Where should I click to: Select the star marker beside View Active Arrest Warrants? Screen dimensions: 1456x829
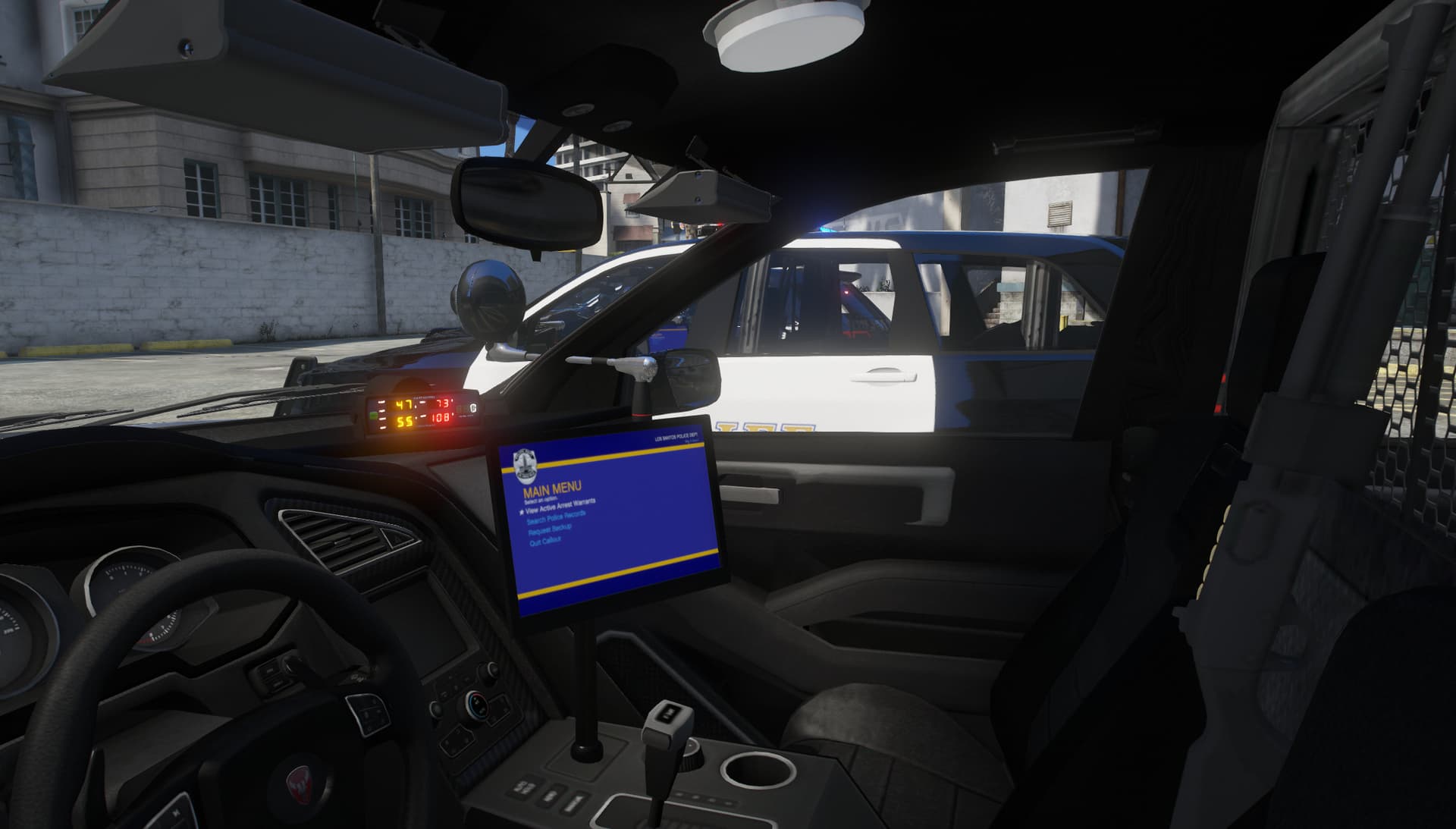tap(522, 511)
